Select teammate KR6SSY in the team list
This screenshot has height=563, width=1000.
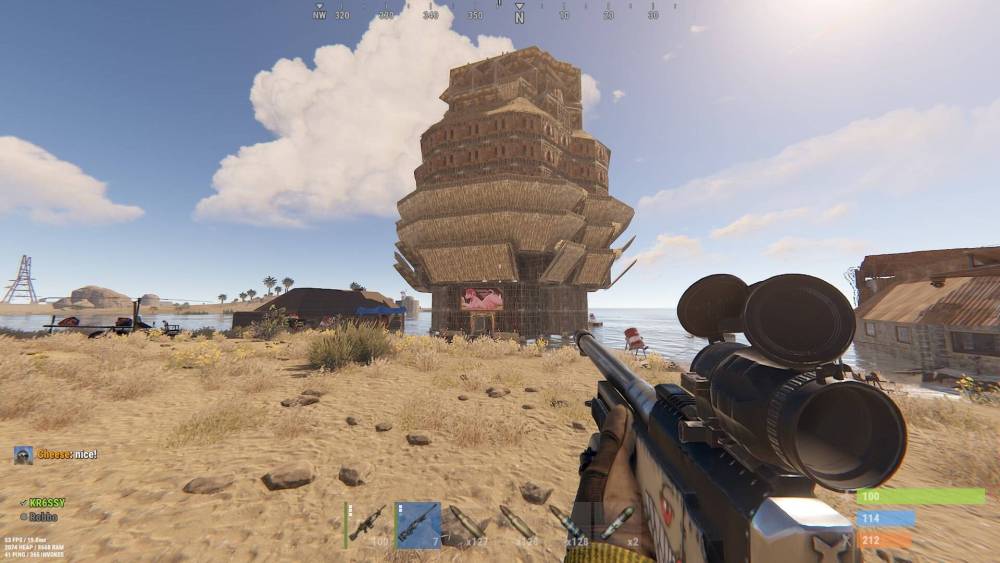(x=46, y=502)
